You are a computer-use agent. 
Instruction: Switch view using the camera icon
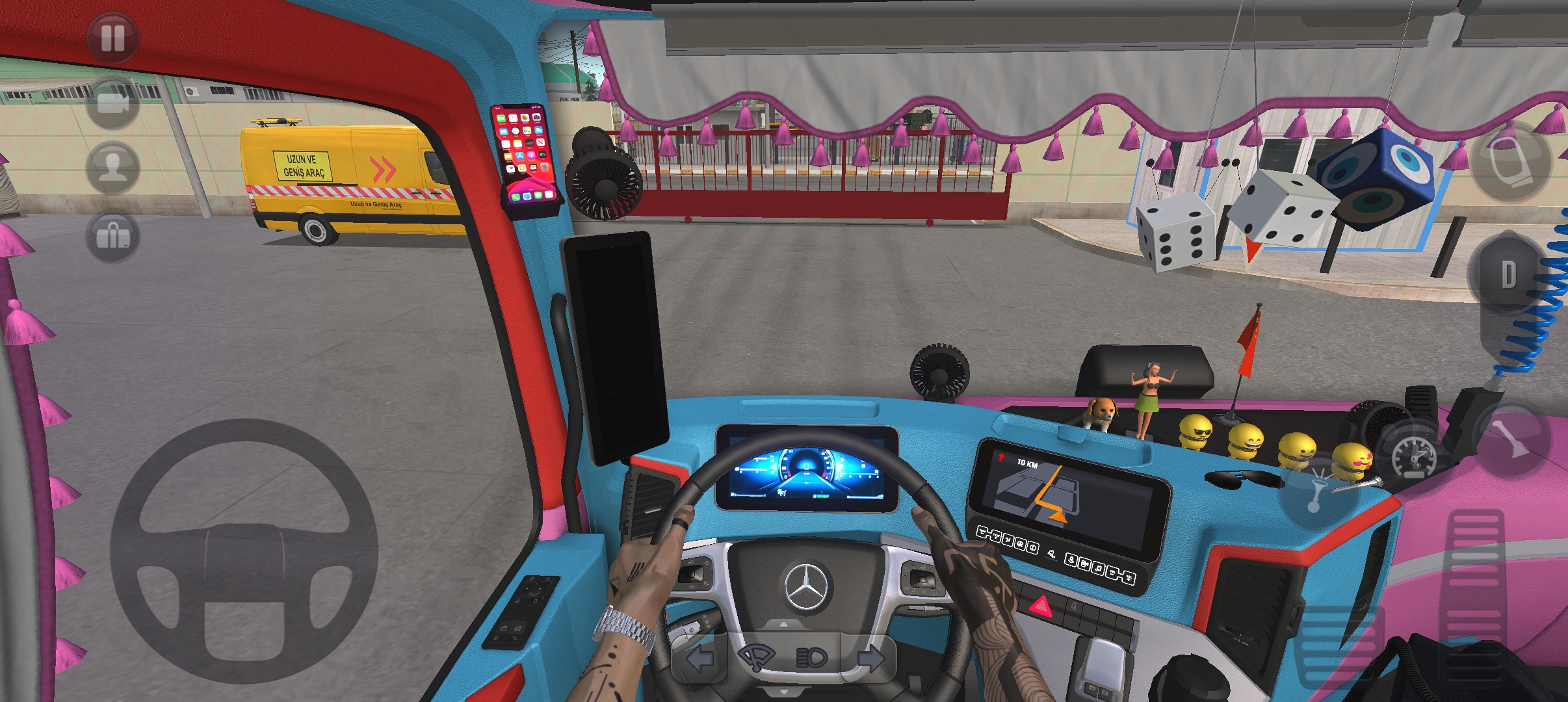(112, 103)
